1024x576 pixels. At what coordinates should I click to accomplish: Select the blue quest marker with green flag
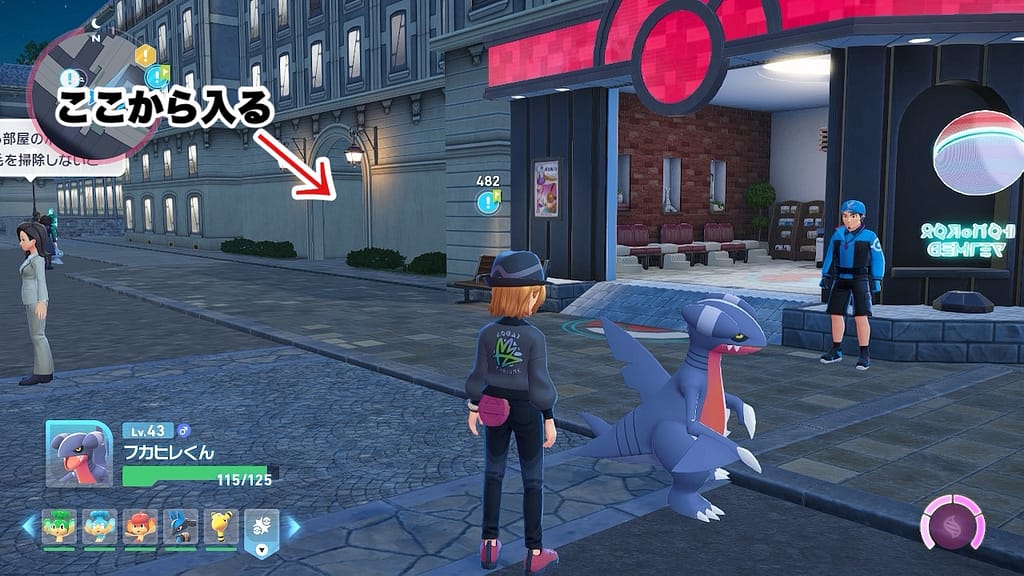click(157, 76)
